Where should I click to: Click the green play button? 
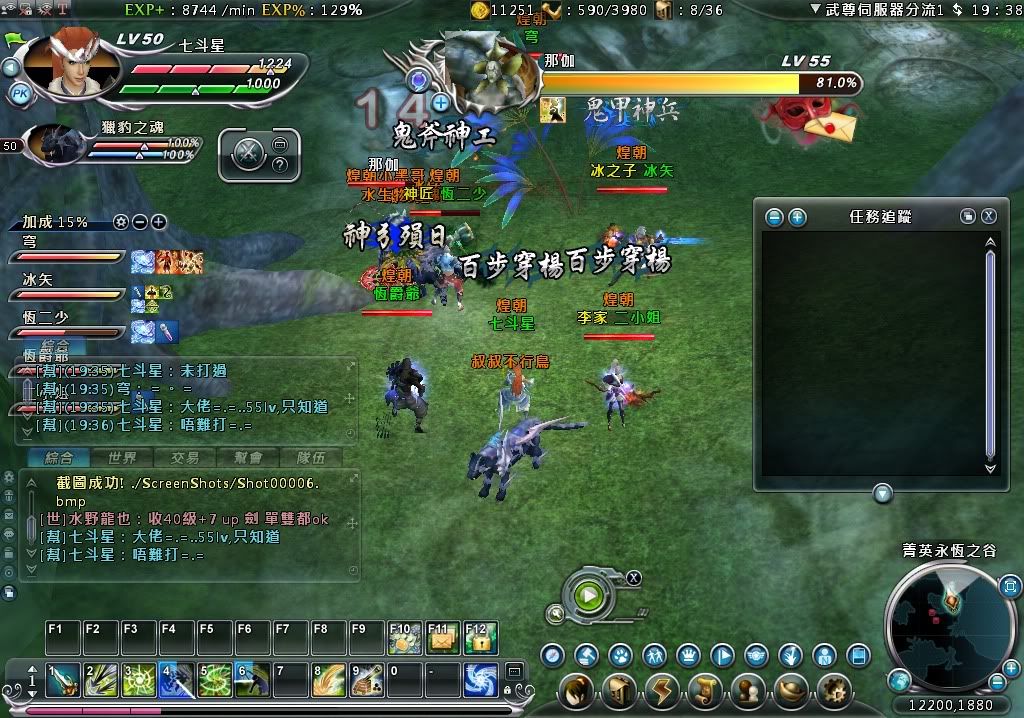point(588,596)
